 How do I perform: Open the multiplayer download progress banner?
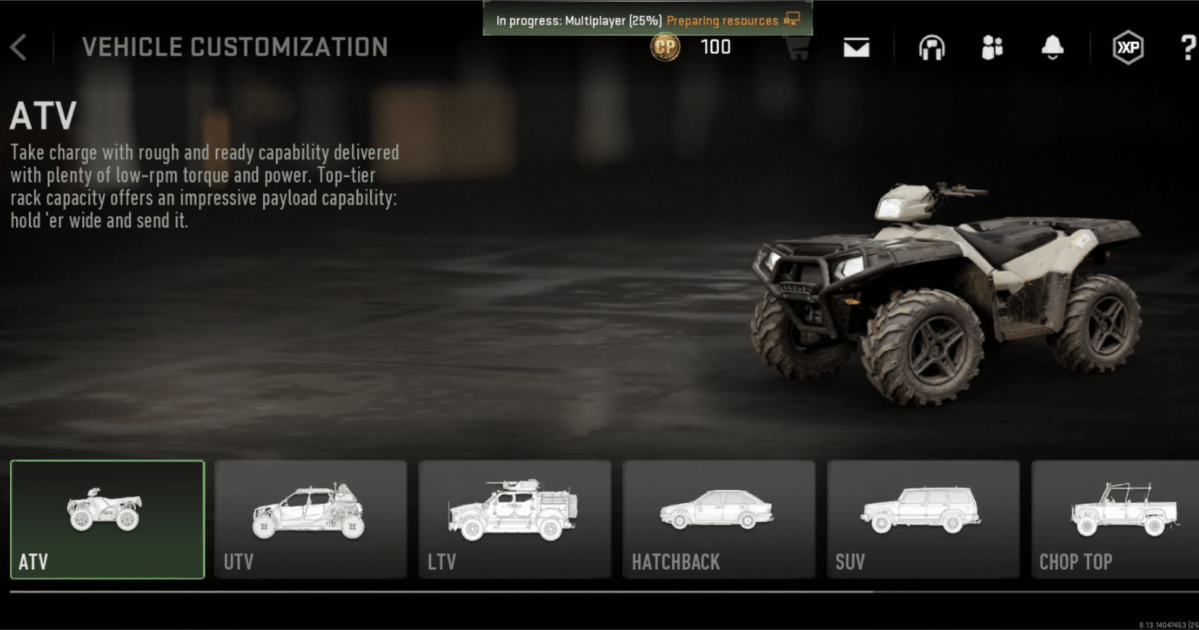tap(647, 19)
